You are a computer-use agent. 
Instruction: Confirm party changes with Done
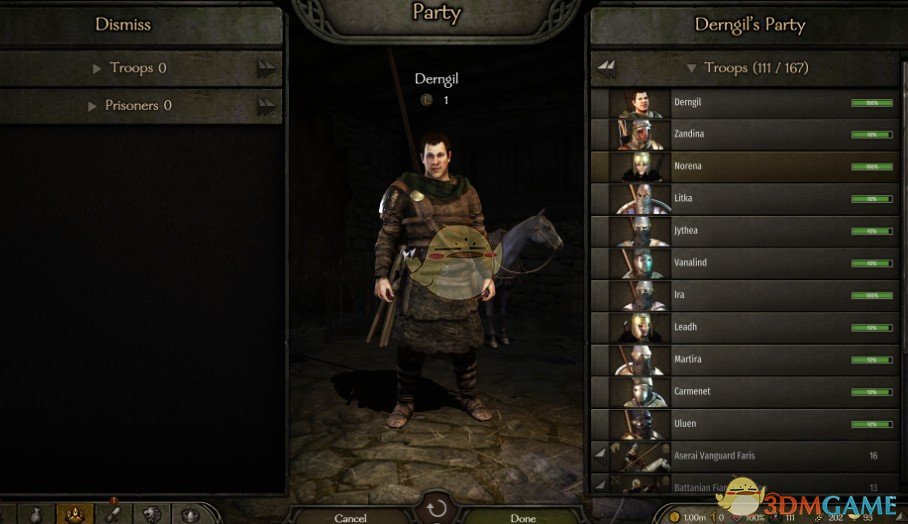[x=523, y=517]
